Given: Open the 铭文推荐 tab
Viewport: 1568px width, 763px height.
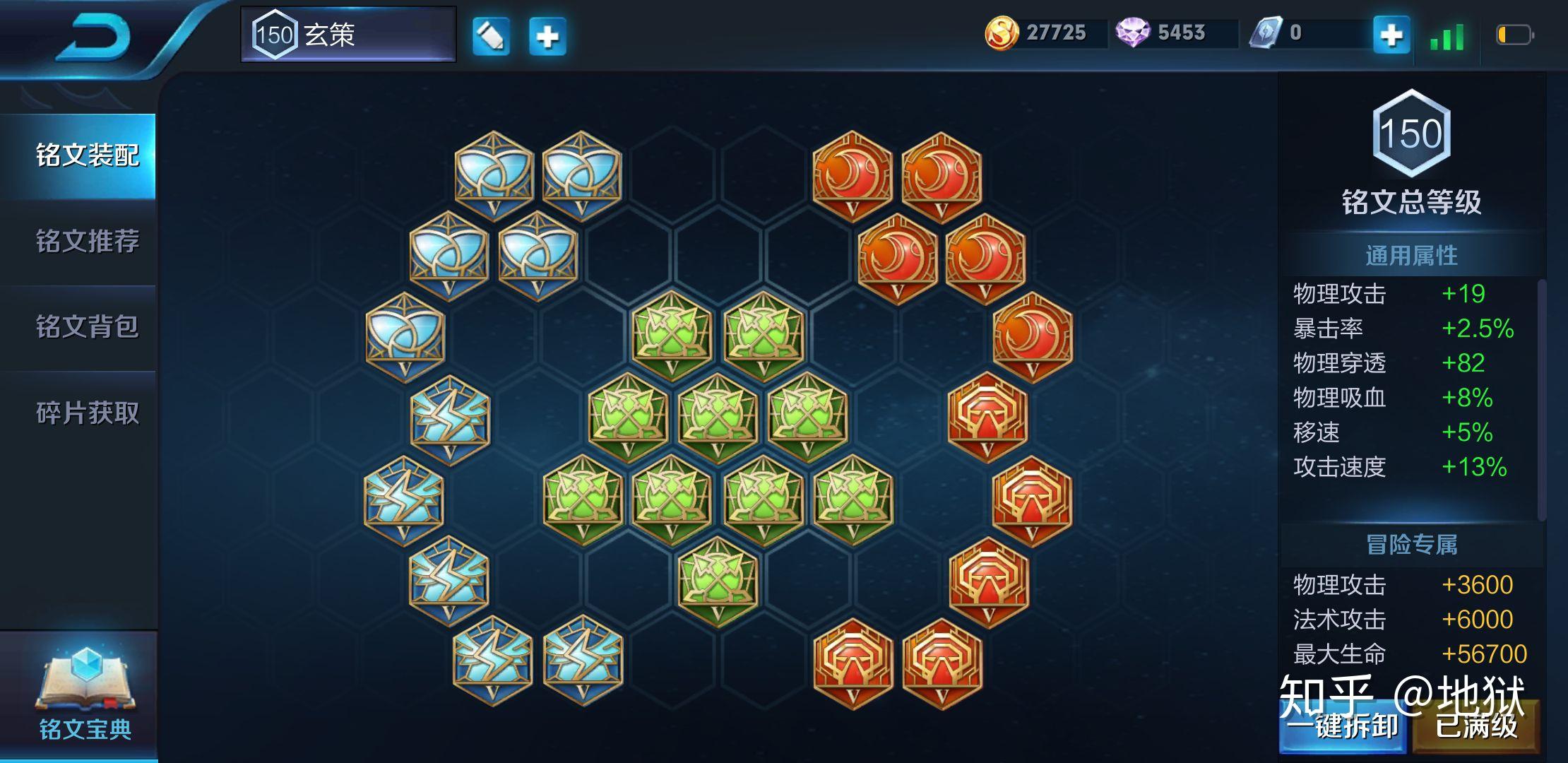Looking at the screenshot, I should pyautogui.click(x=86, y=242).
